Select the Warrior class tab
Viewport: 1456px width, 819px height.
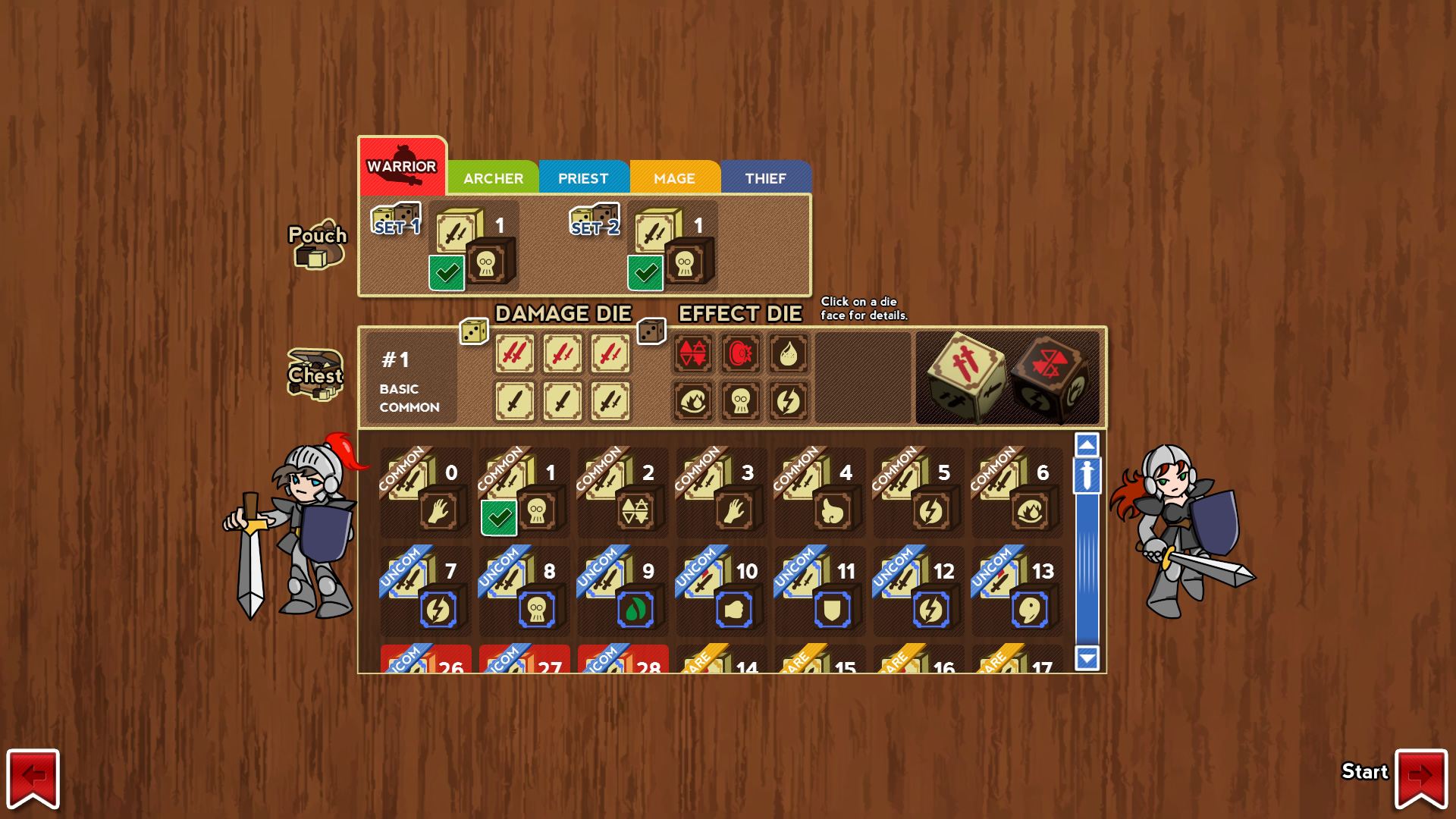coord(402,167)
